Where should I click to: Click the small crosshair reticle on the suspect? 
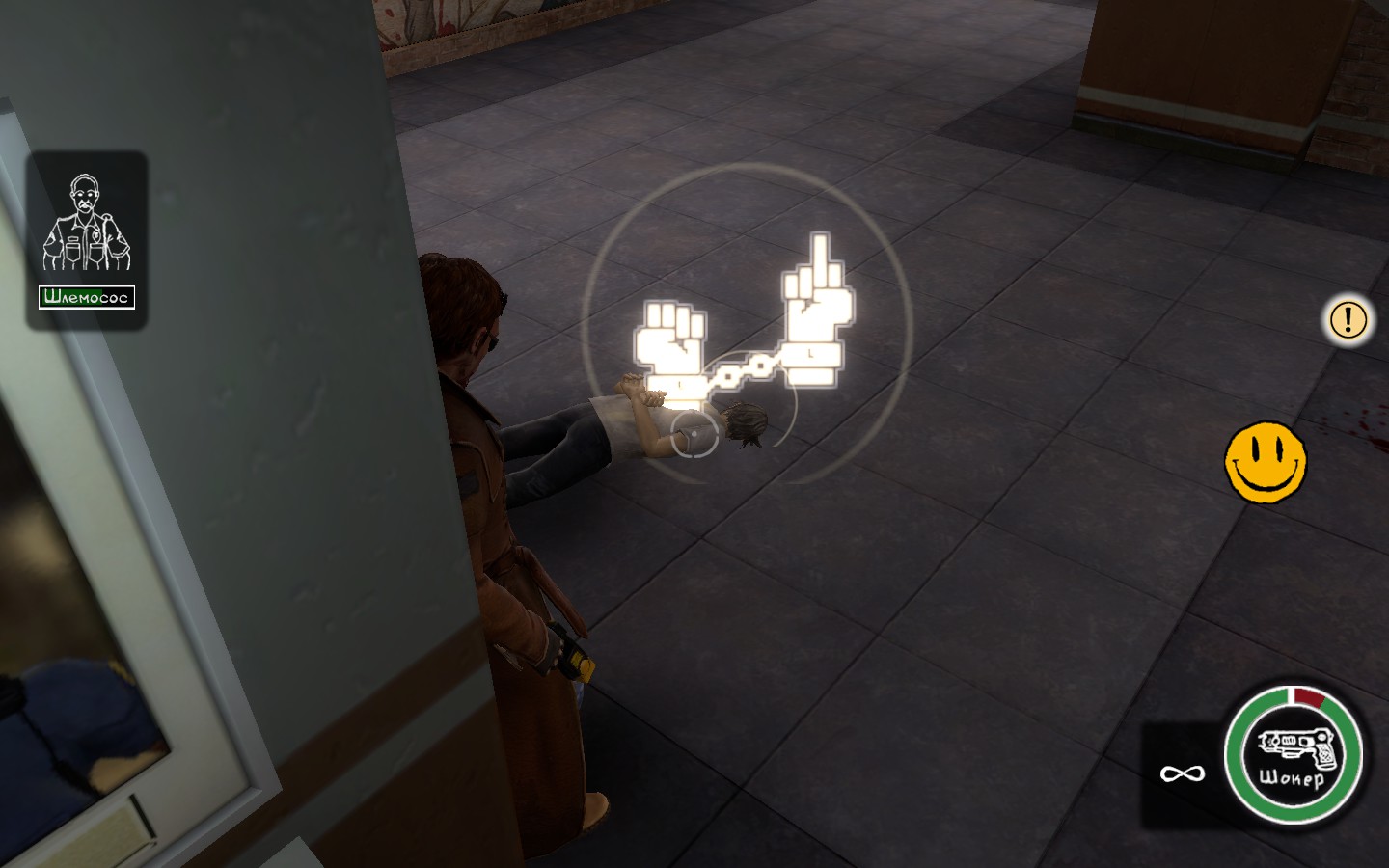click(x=693, y=436)
